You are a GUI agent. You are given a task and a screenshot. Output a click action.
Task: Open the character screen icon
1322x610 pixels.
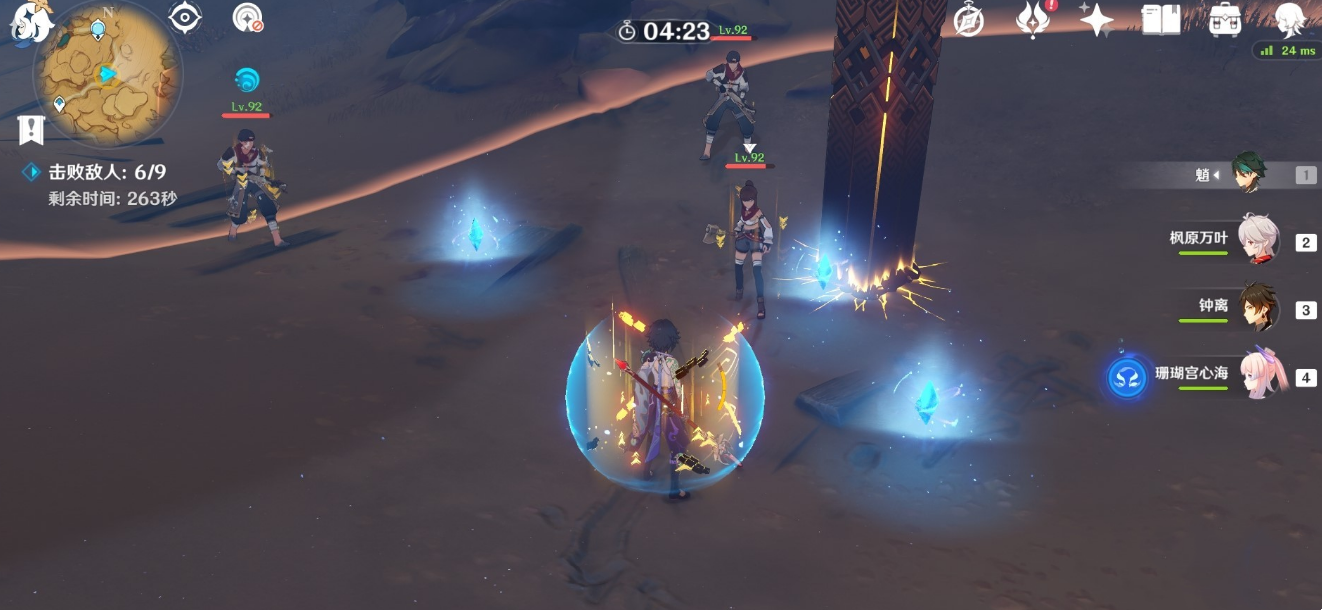click(x=1291, y=18)
